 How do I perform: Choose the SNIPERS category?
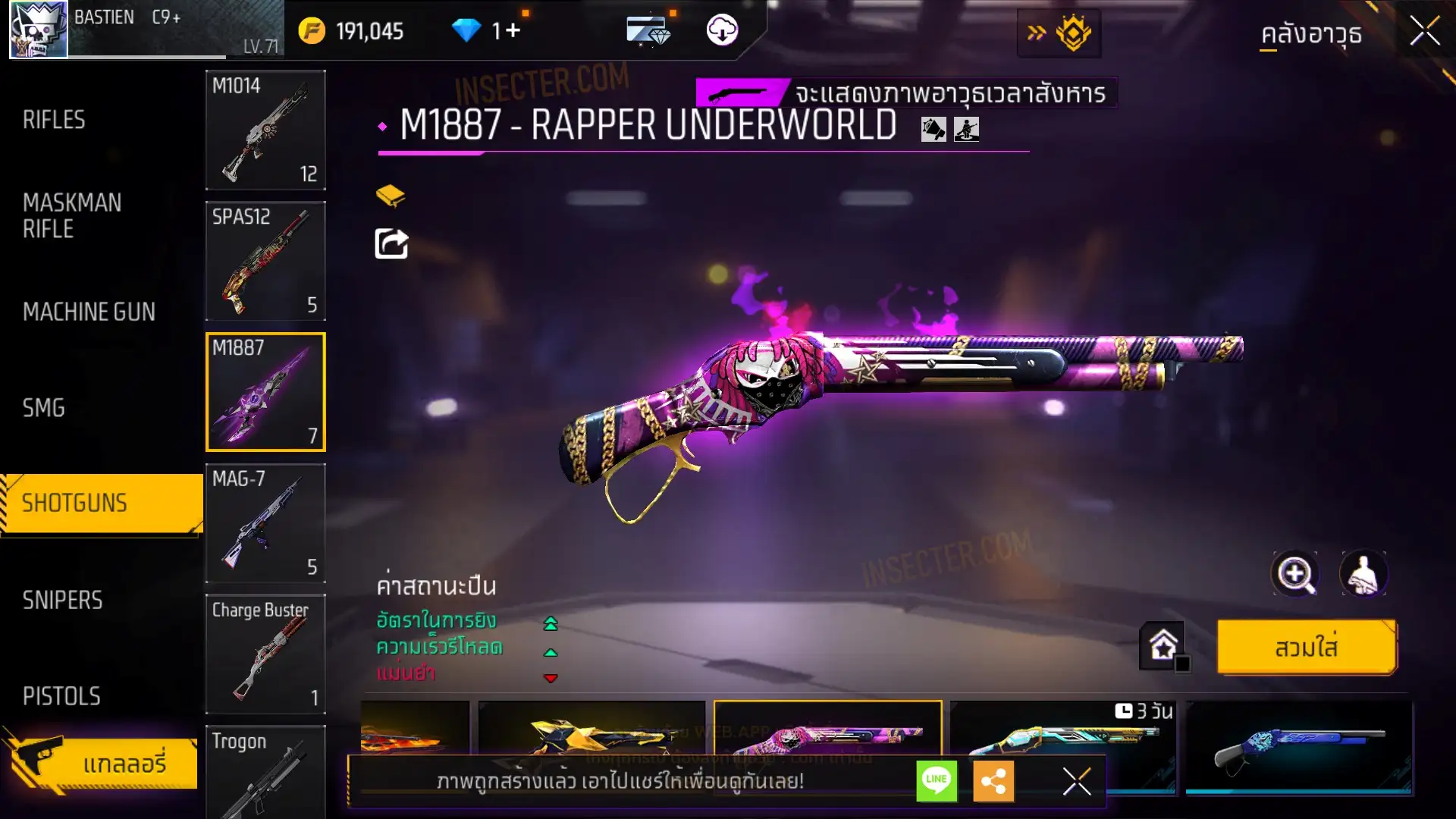click(62, 601)
